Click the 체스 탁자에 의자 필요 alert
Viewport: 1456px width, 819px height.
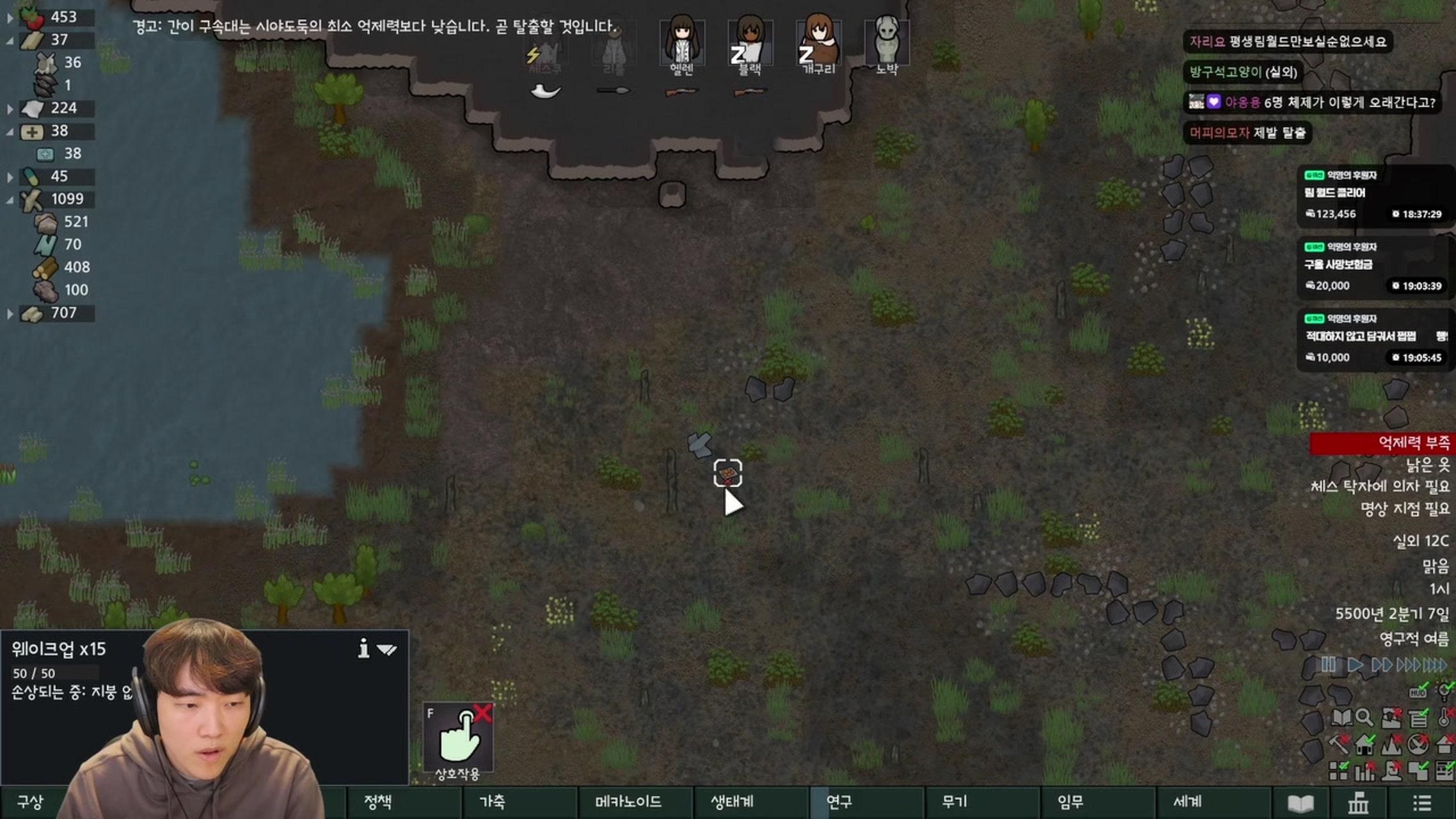1380,486
